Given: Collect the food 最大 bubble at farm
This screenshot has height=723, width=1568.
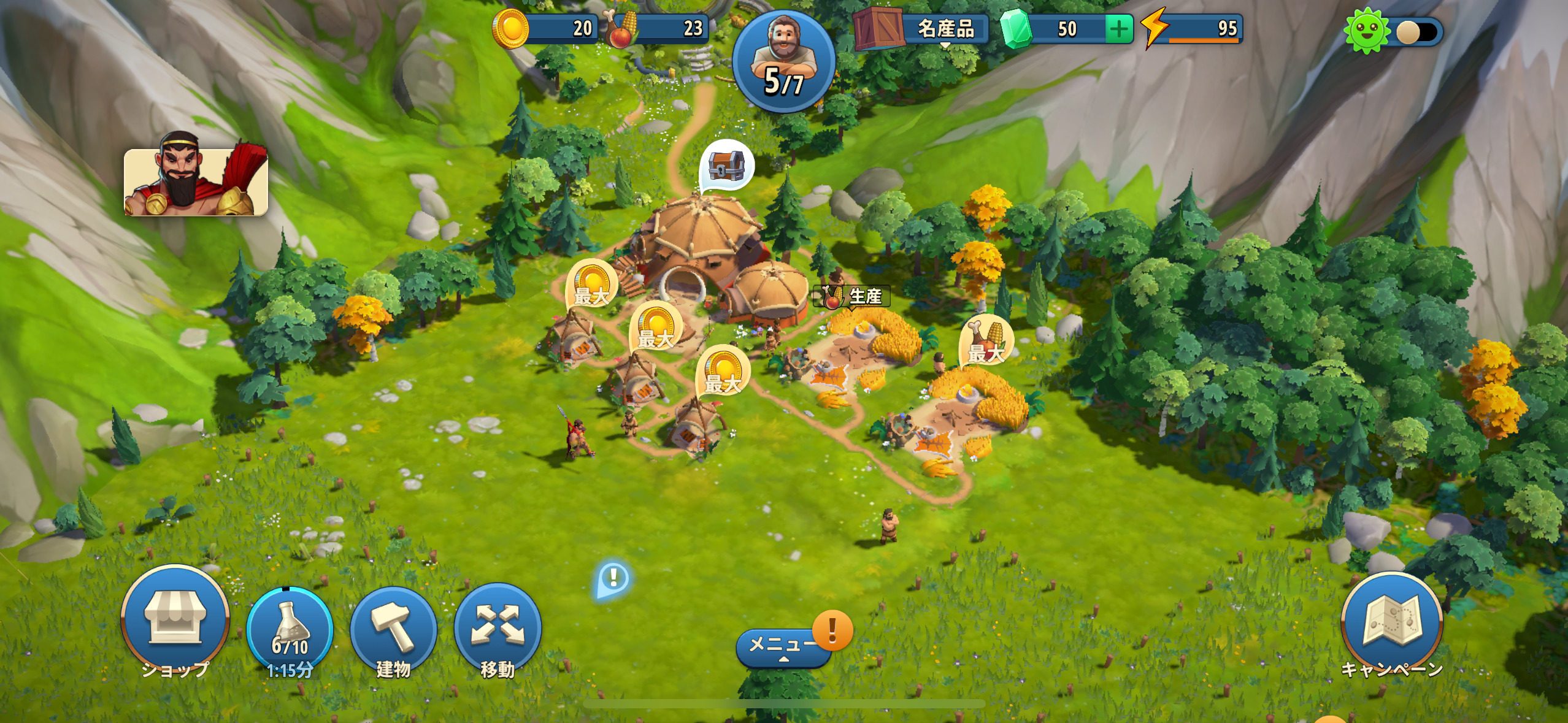Looking at the screenshot, I should [986, 340].
